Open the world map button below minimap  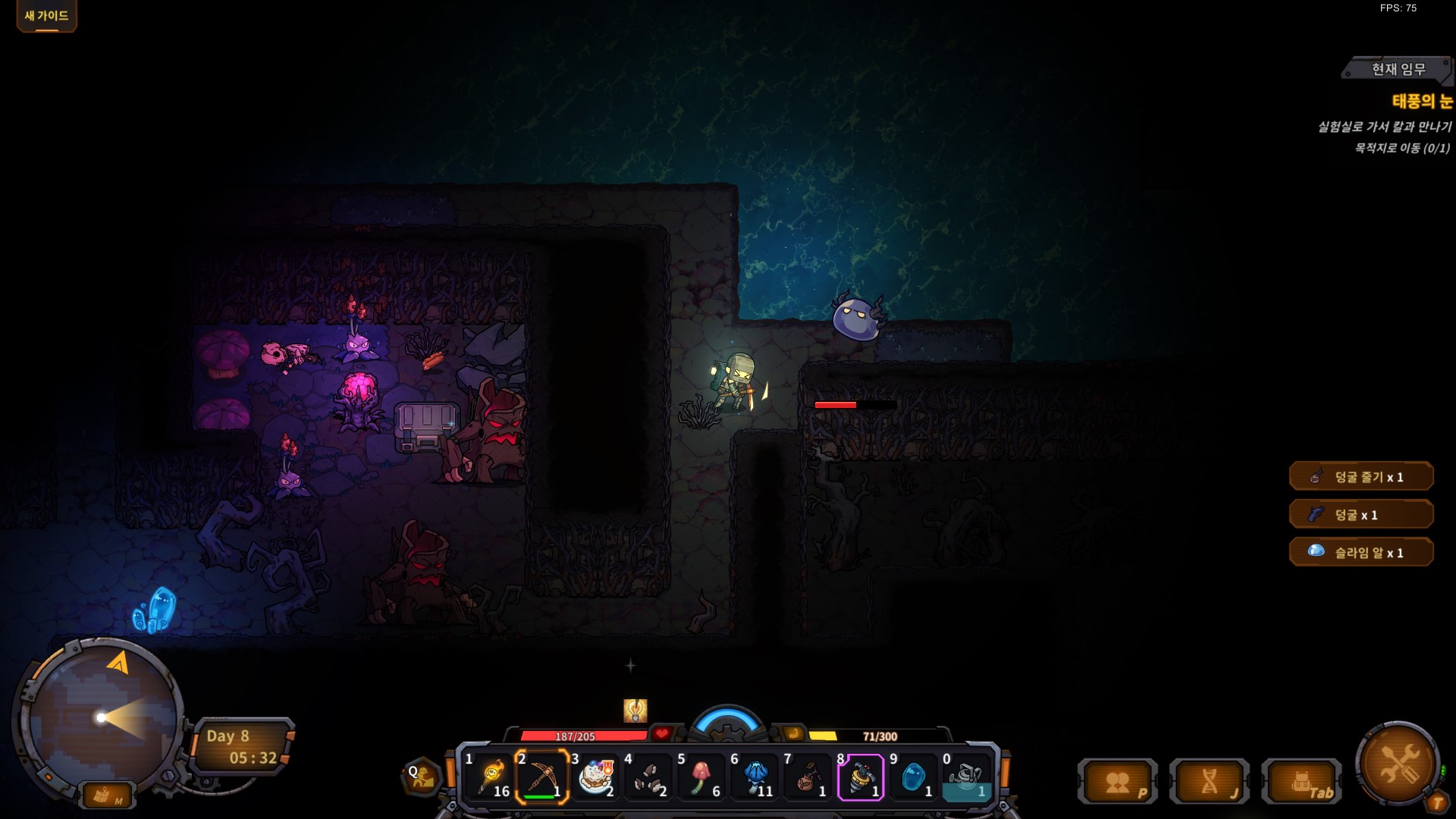click(106, 795)
